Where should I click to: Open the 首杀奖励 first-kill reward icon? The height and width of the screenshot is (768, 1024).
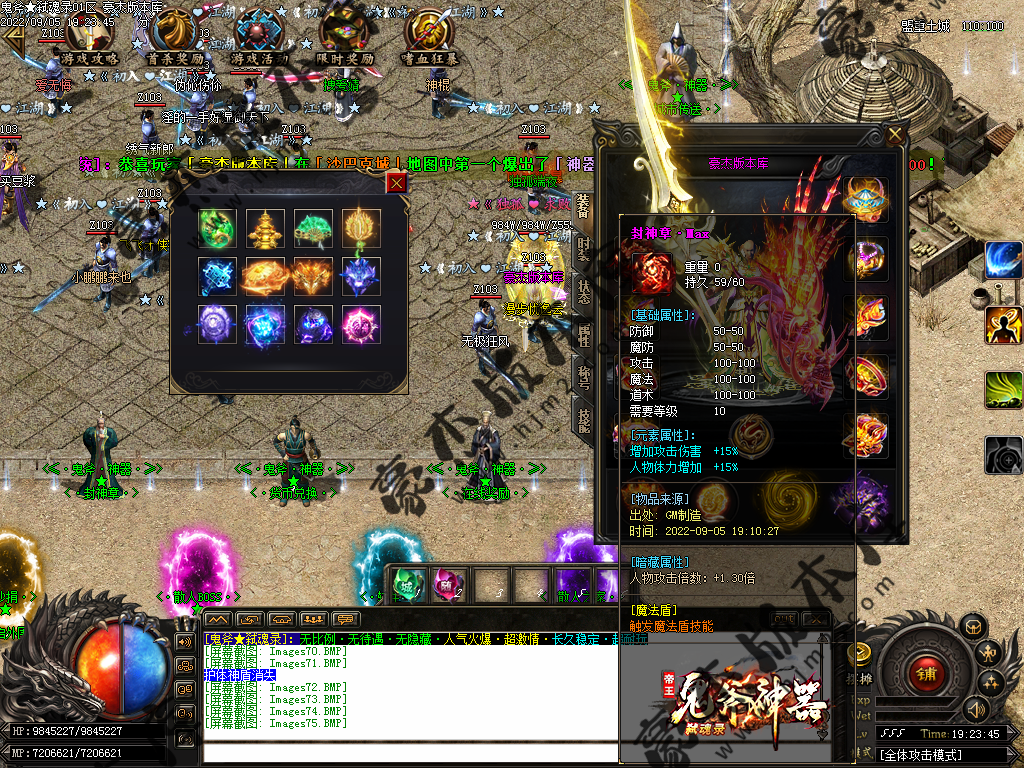175,36
